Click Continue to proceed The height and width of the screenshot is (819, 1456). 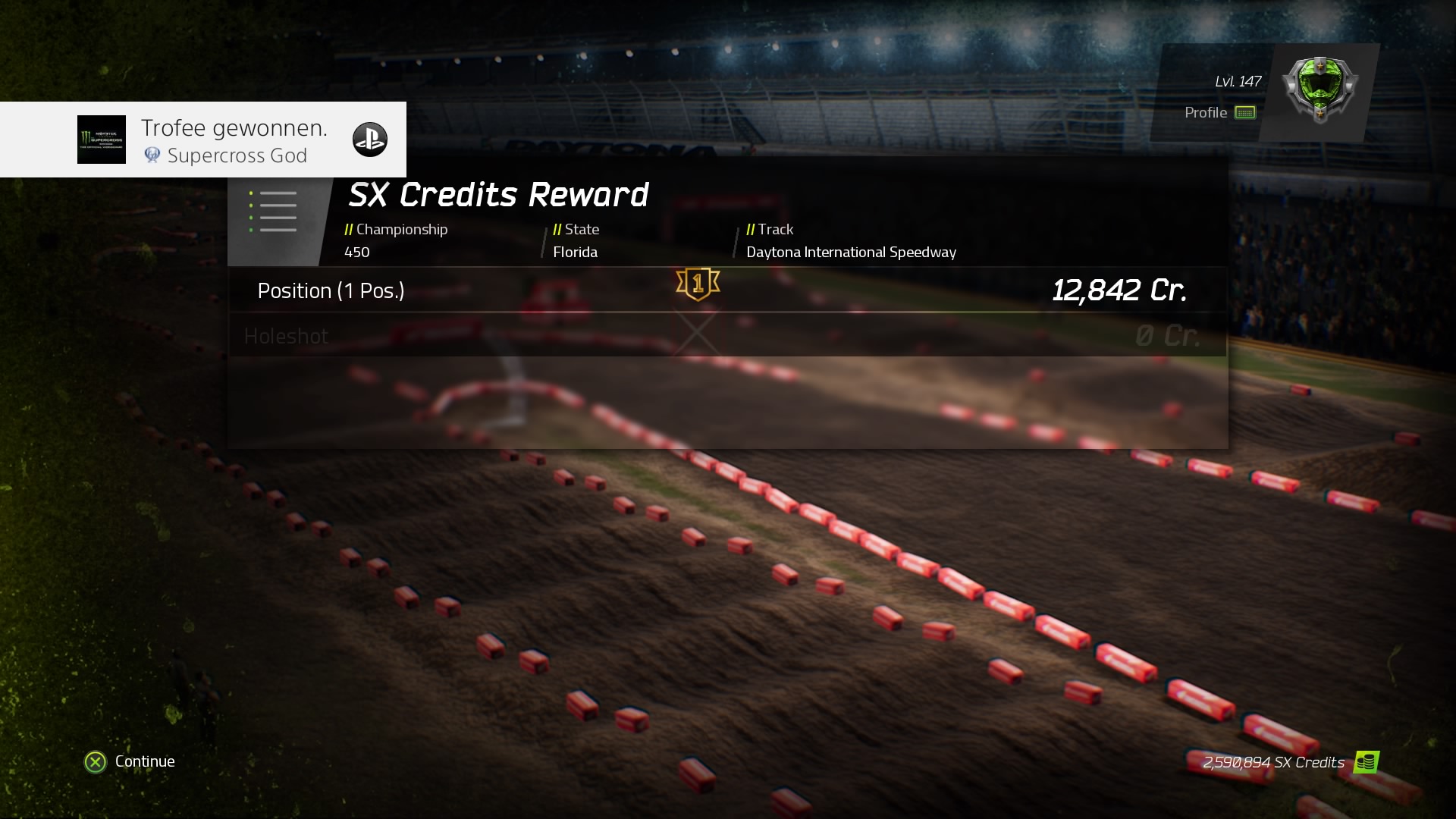(x=129, y=761)
